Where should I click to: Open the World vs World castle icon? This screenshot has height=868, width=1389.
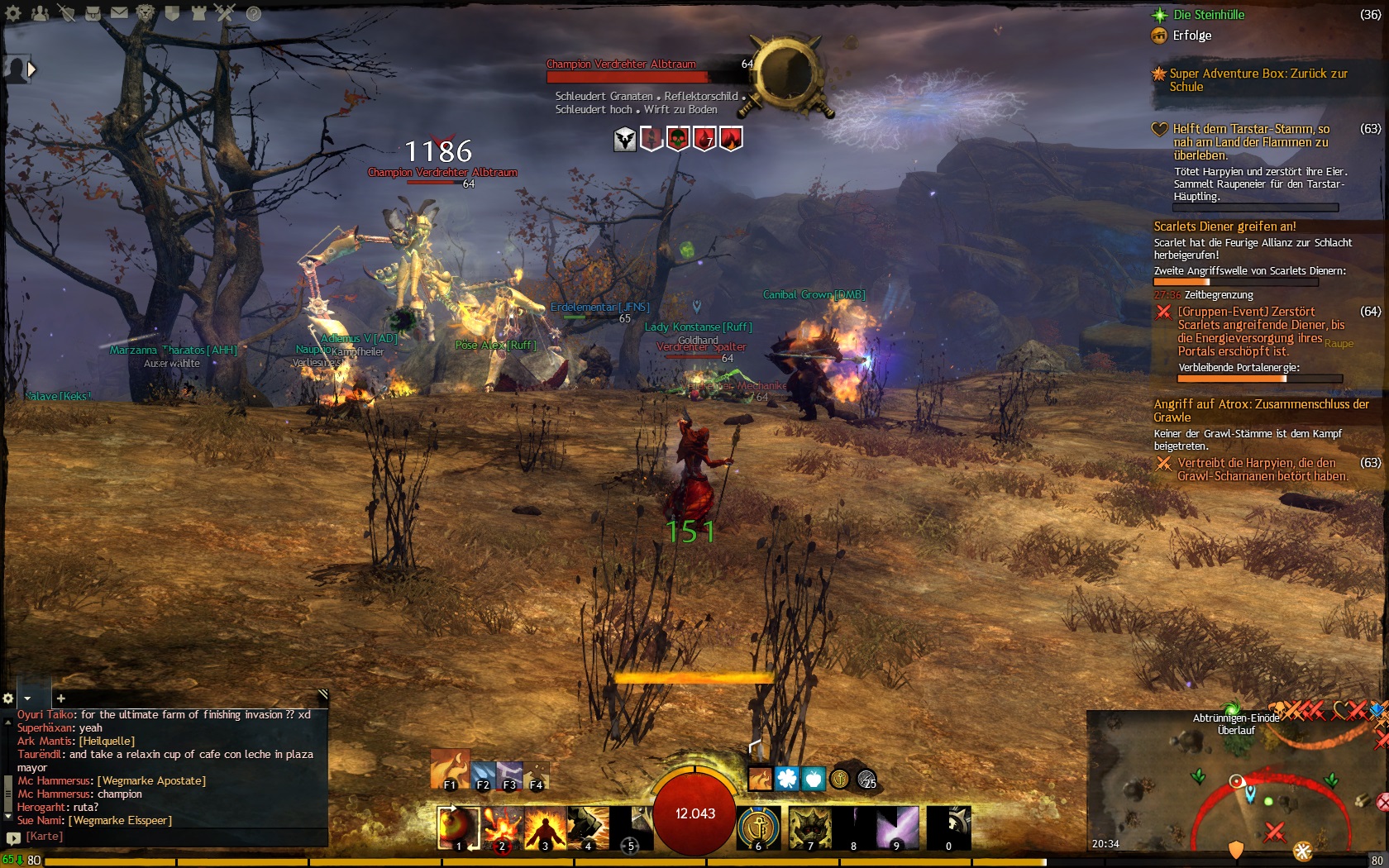coord(198,12)
